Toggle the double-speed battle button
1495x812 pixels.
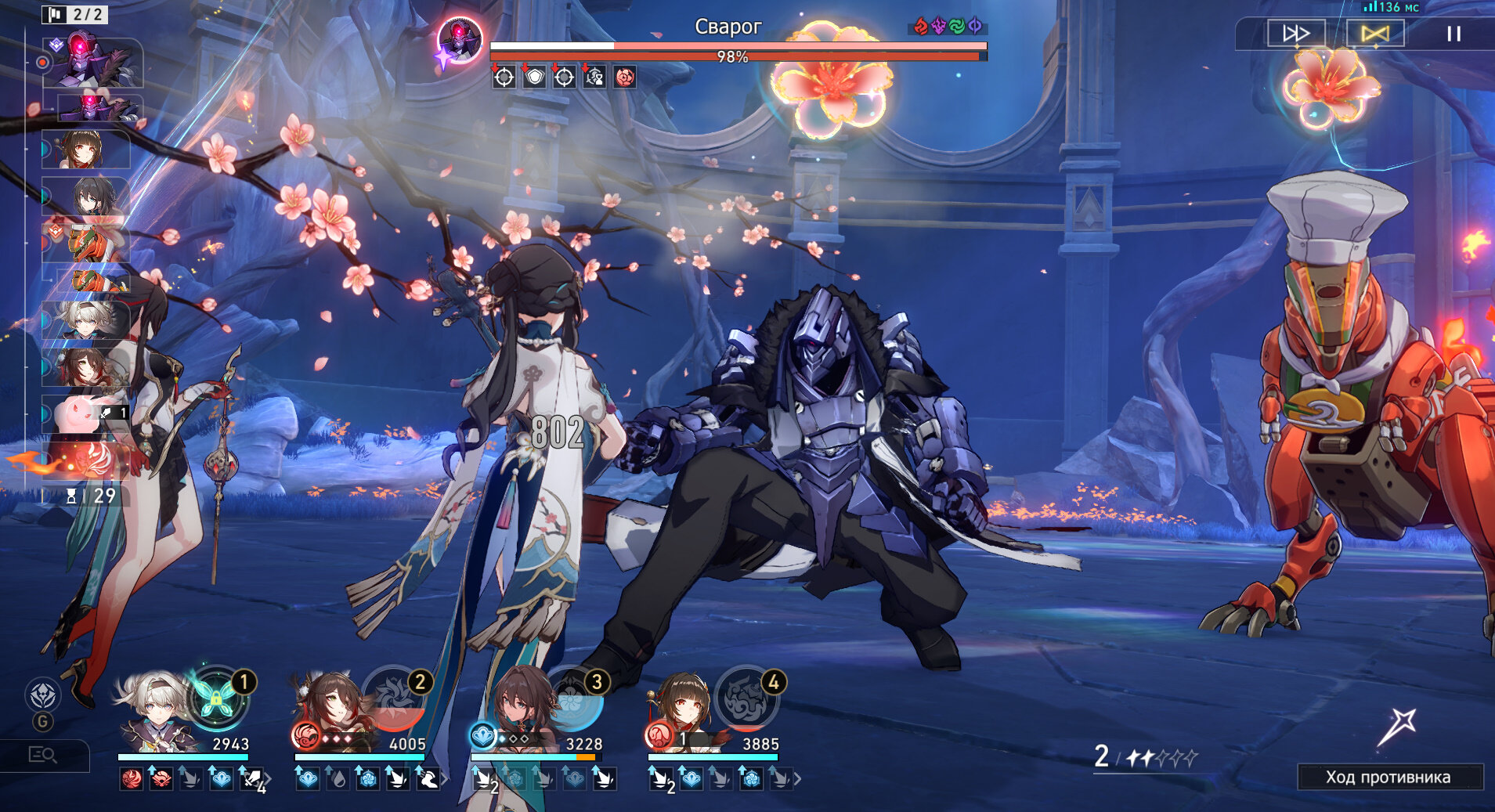1296,34
